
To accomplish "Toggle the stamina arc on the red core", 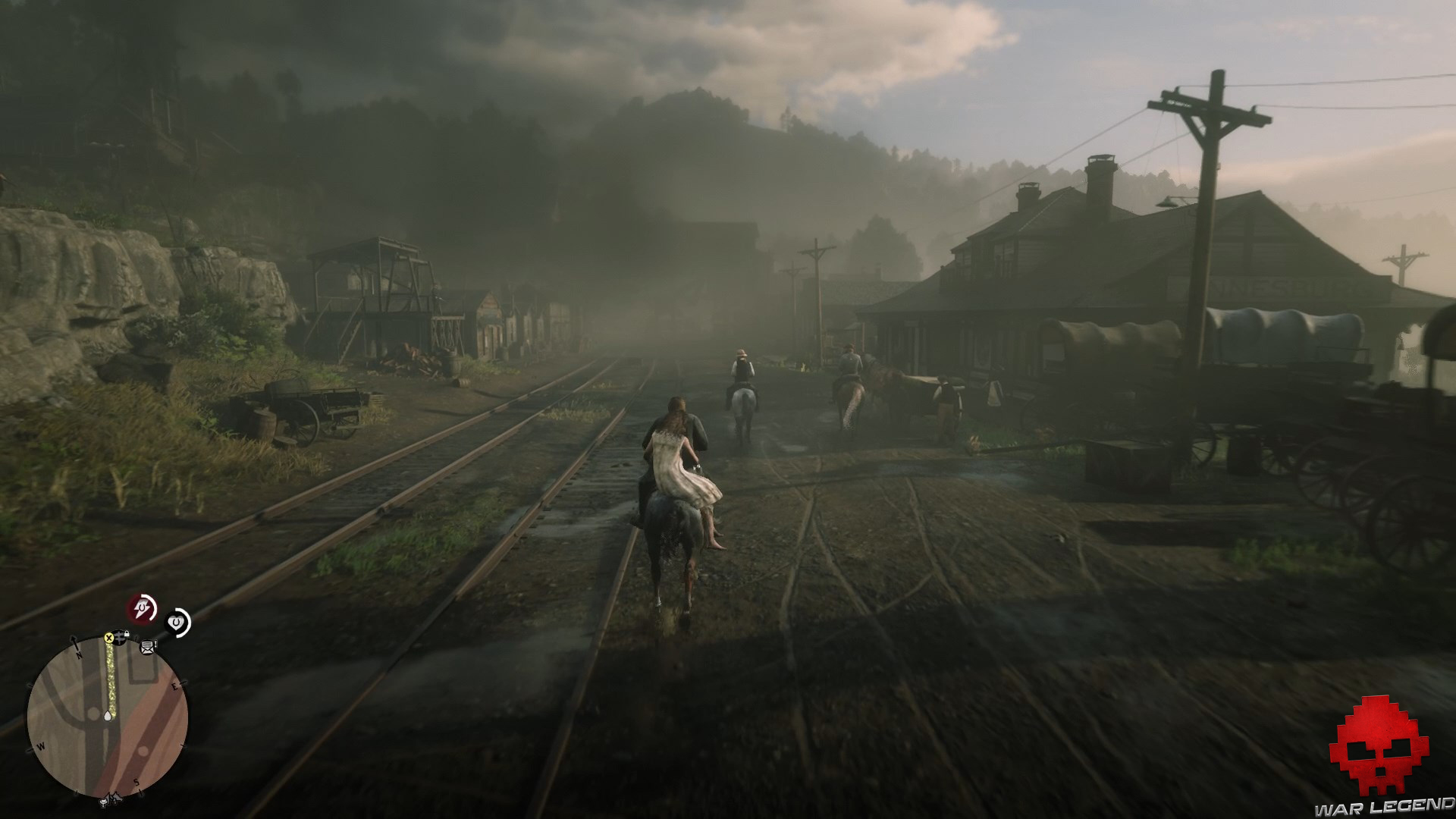I will (x=152, y=606).
